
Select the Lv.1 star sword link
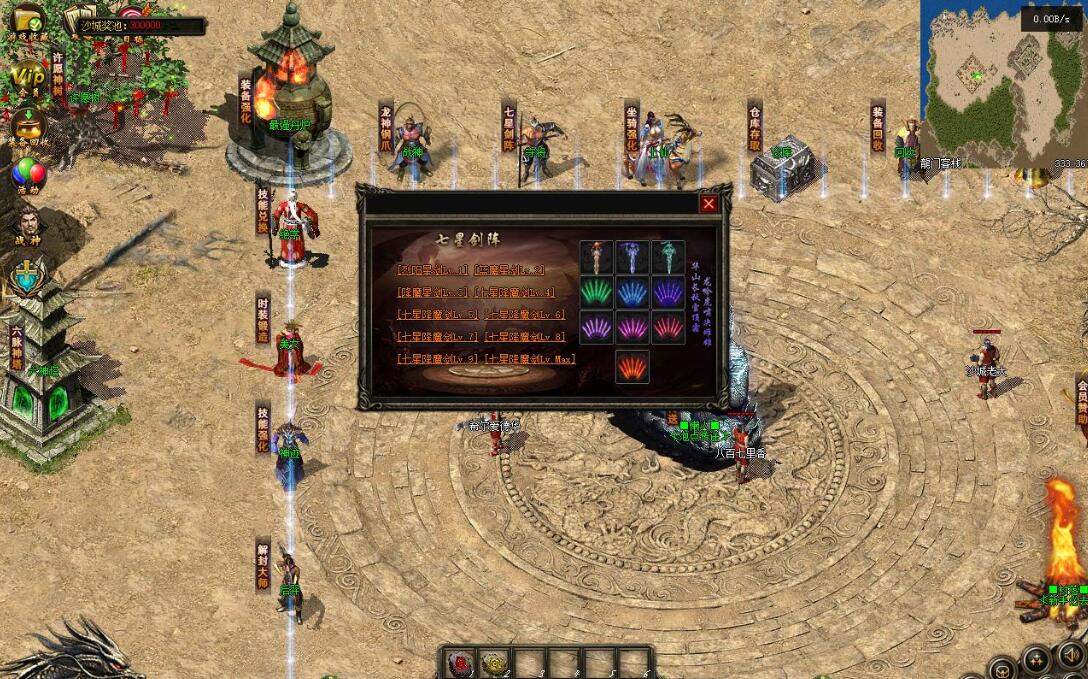click(x=432, y=270)
